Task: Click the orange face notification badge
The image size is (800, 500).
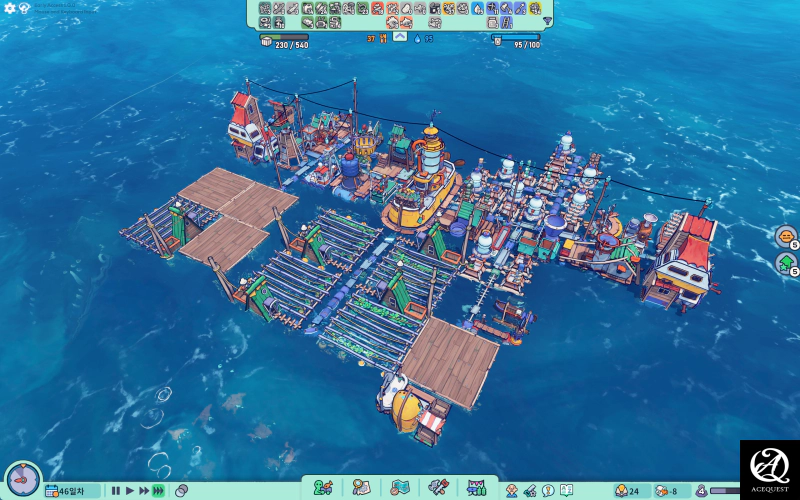Action: point(785,237)
